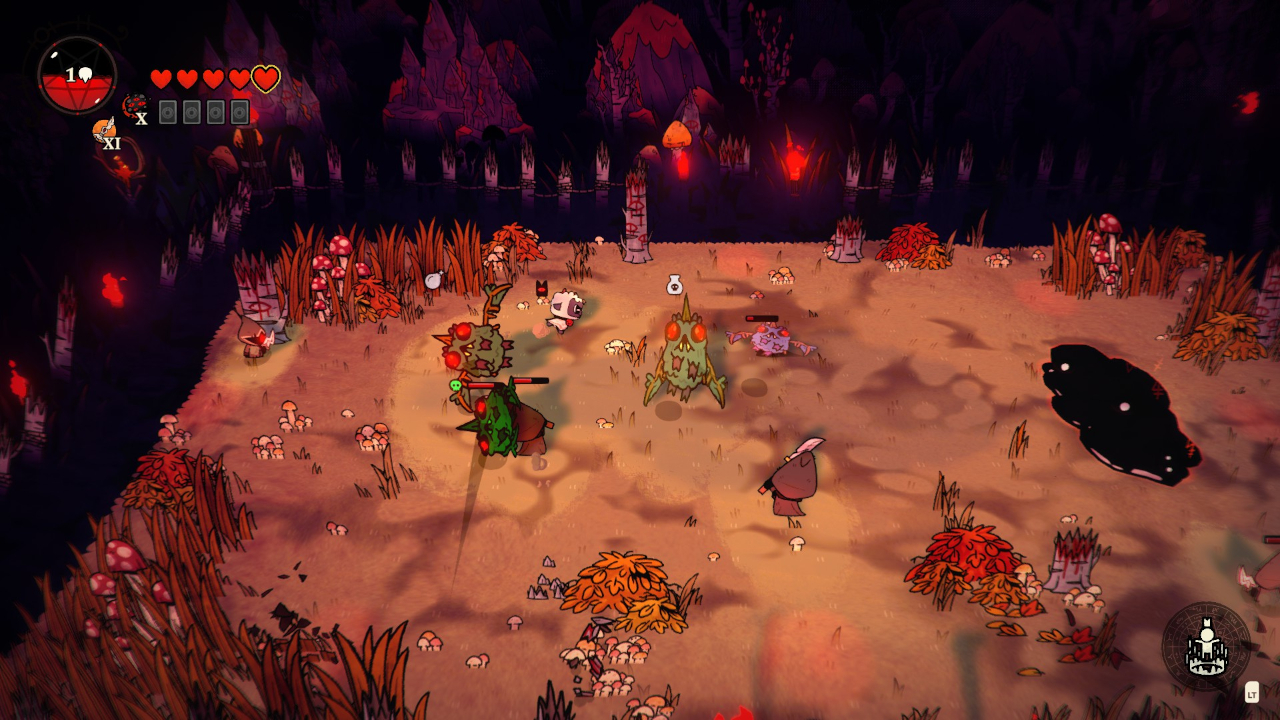Activate the crowned figure relic emblem
This screenshot has height=720, width=1280.
tap(1206, 647)
